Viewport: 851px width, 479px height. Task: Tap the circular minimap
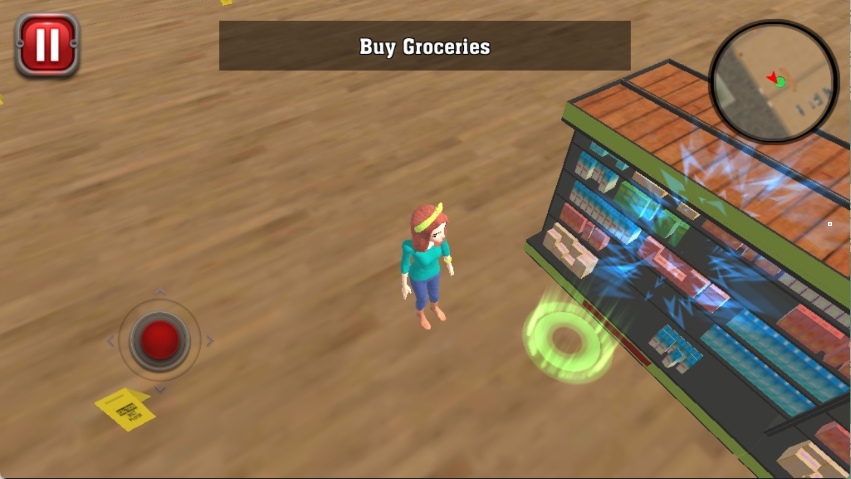[x=773, y=81]
